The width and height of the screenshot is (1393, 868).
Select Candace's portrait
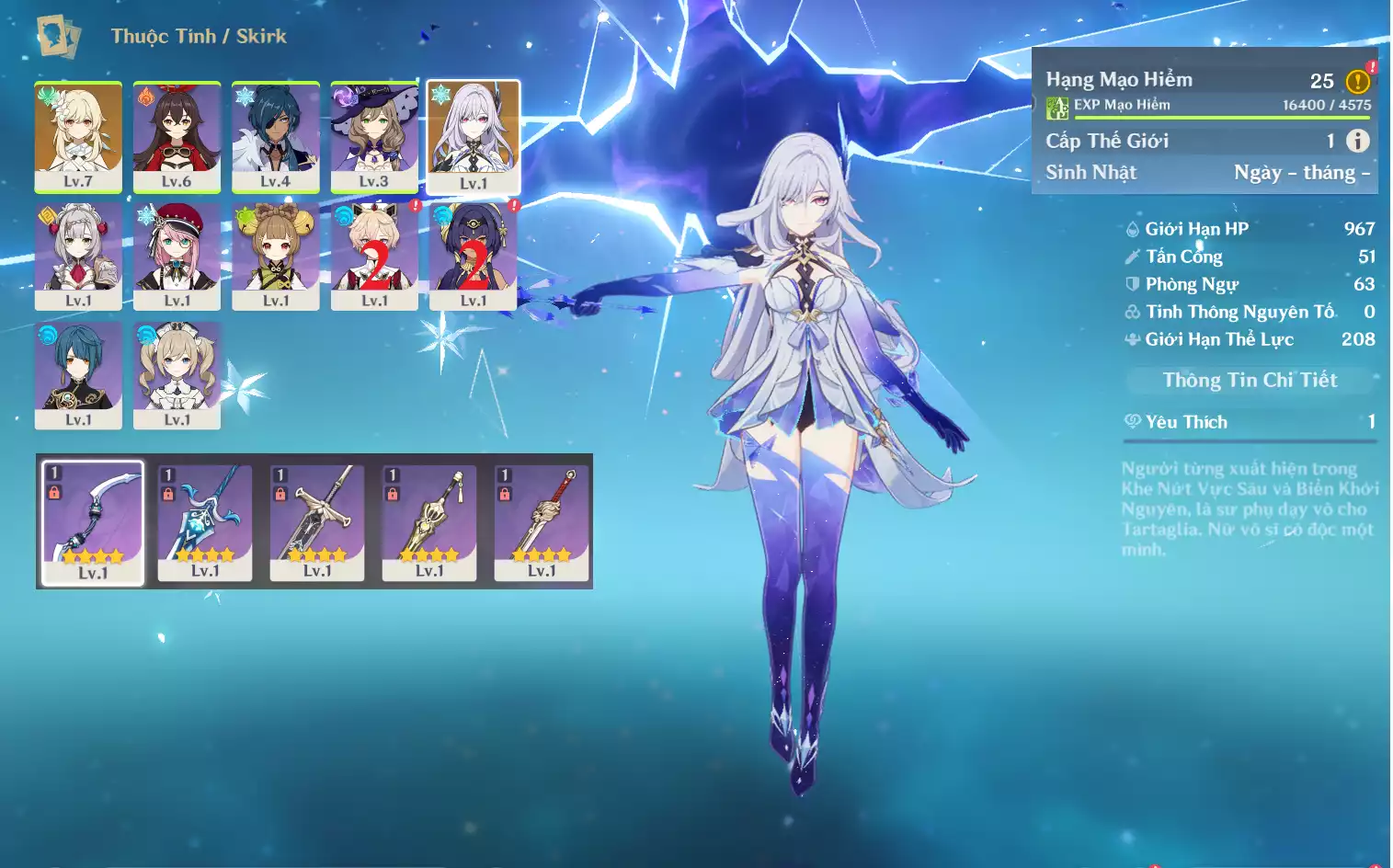(473, 256)
